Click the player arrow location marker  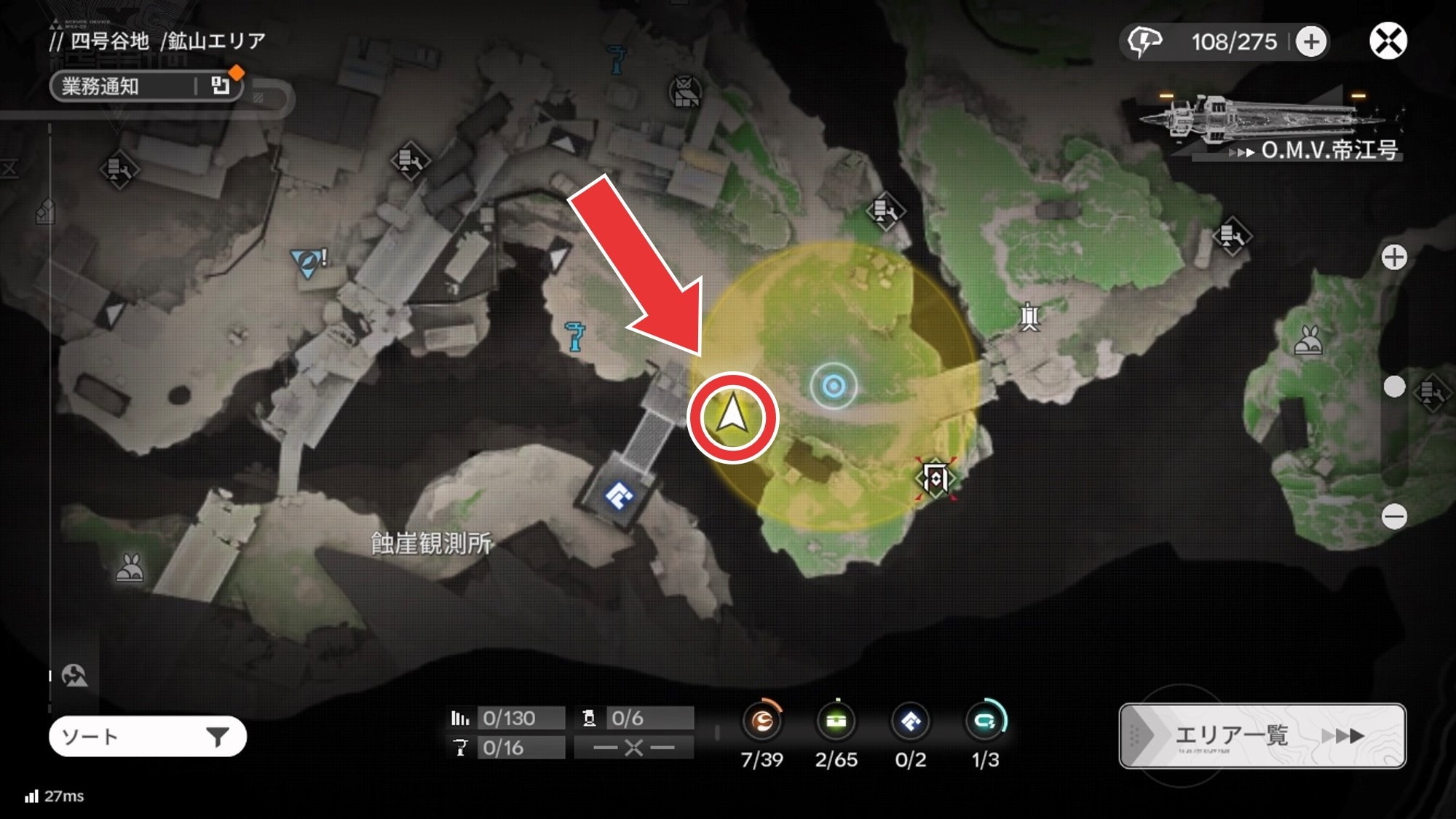pos(732,417)
